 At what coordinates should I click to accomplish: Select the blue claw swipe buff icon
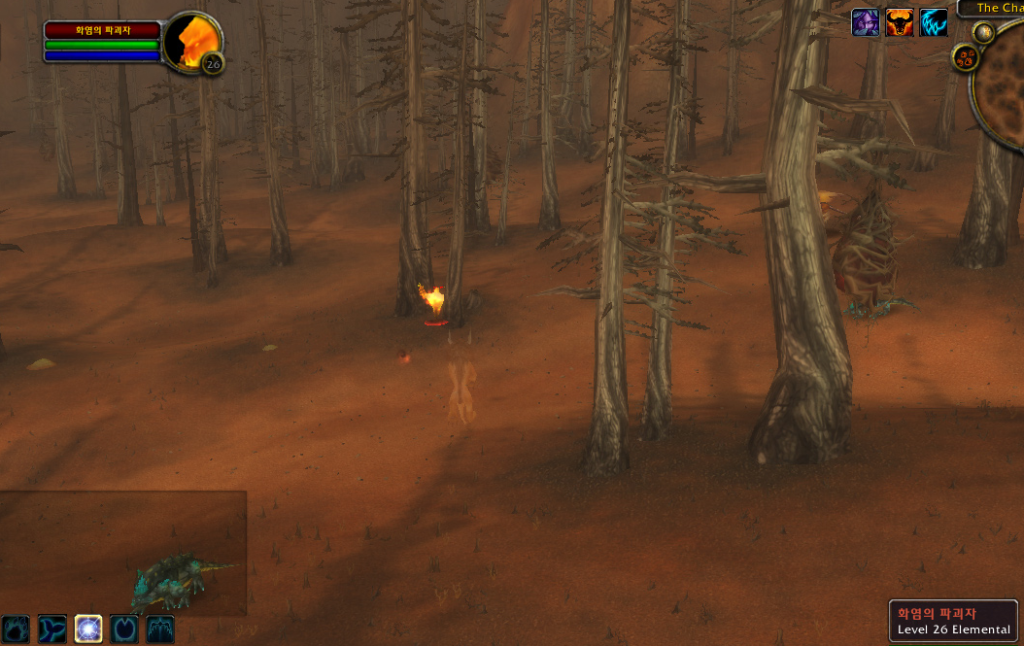pos(933,23)
